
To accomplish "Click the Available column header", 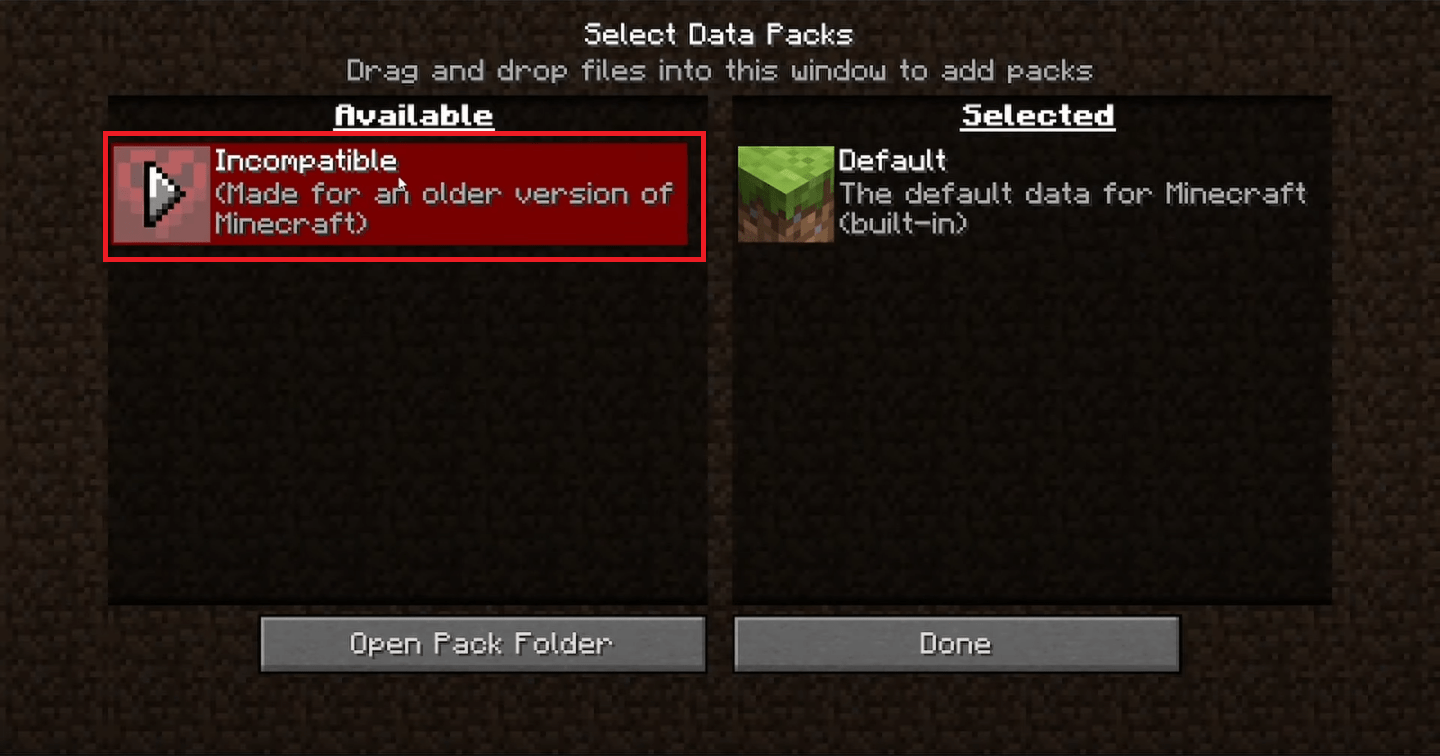I will tap(412, 115).
